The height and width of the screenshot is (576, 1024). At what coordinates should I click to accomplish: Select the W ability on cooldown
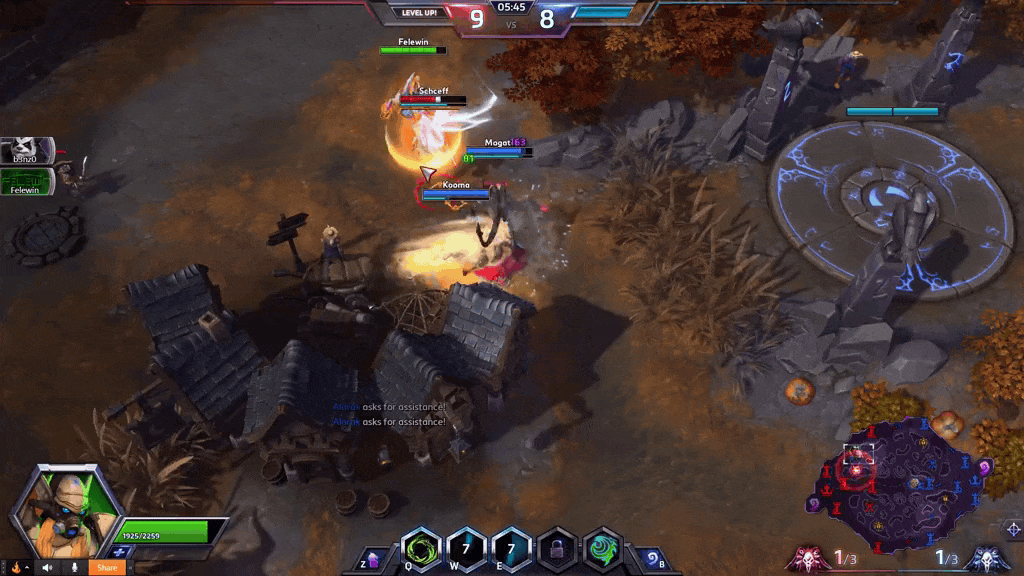point(467,549)
